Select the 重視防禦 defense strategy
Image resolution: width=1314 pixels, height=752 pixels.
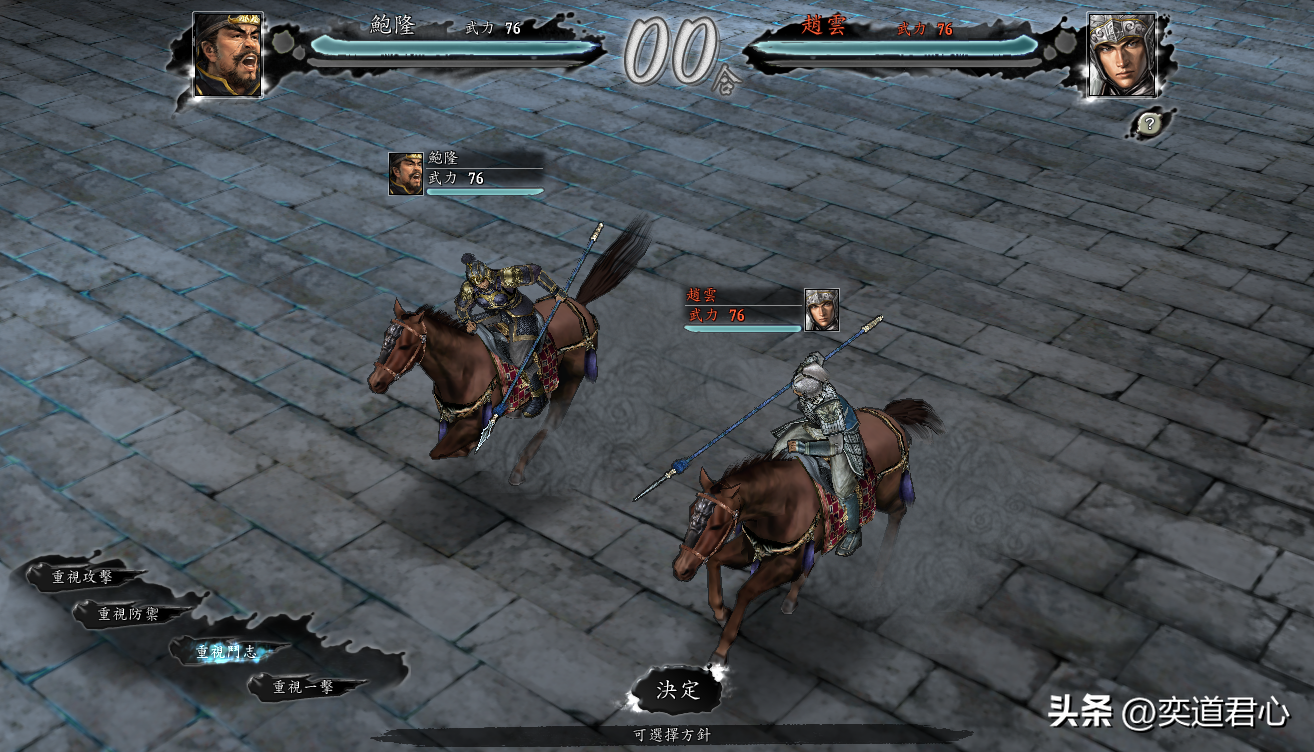point(128,614)
